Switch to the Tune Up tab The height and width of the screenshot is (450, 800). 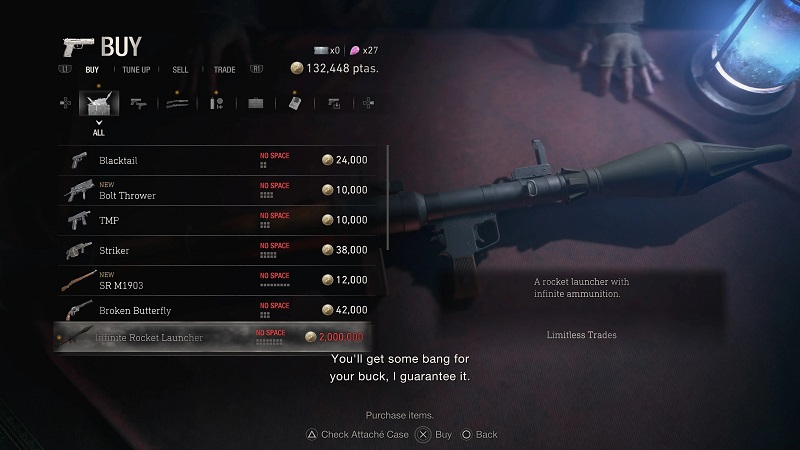tap(137, 70)
